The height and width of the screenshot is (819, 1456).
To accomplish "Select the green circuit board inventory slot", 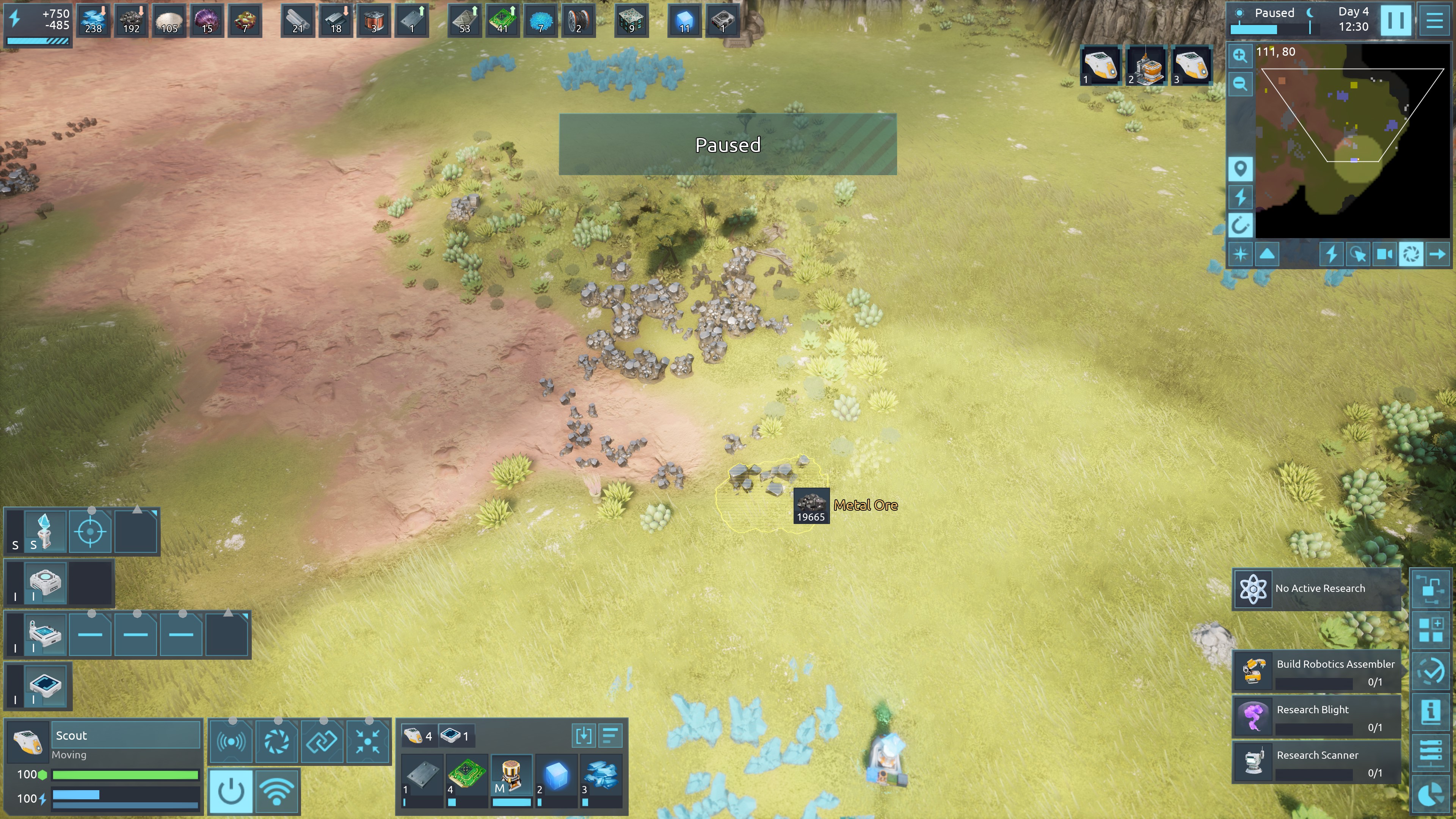I will coord(467,775).
